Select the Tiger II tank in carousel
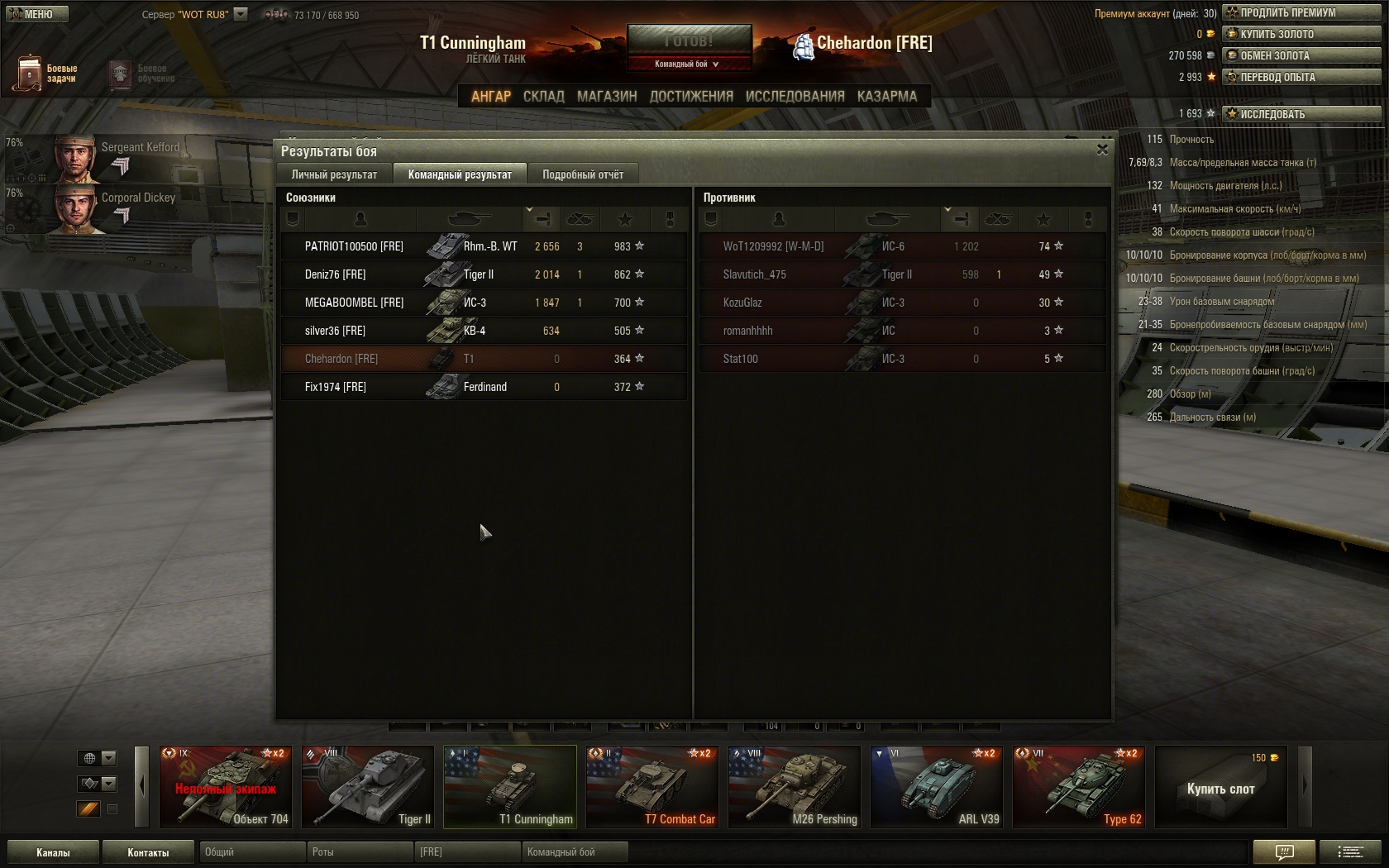Viewport: 1389px width, 868px height. coord(368,786)
